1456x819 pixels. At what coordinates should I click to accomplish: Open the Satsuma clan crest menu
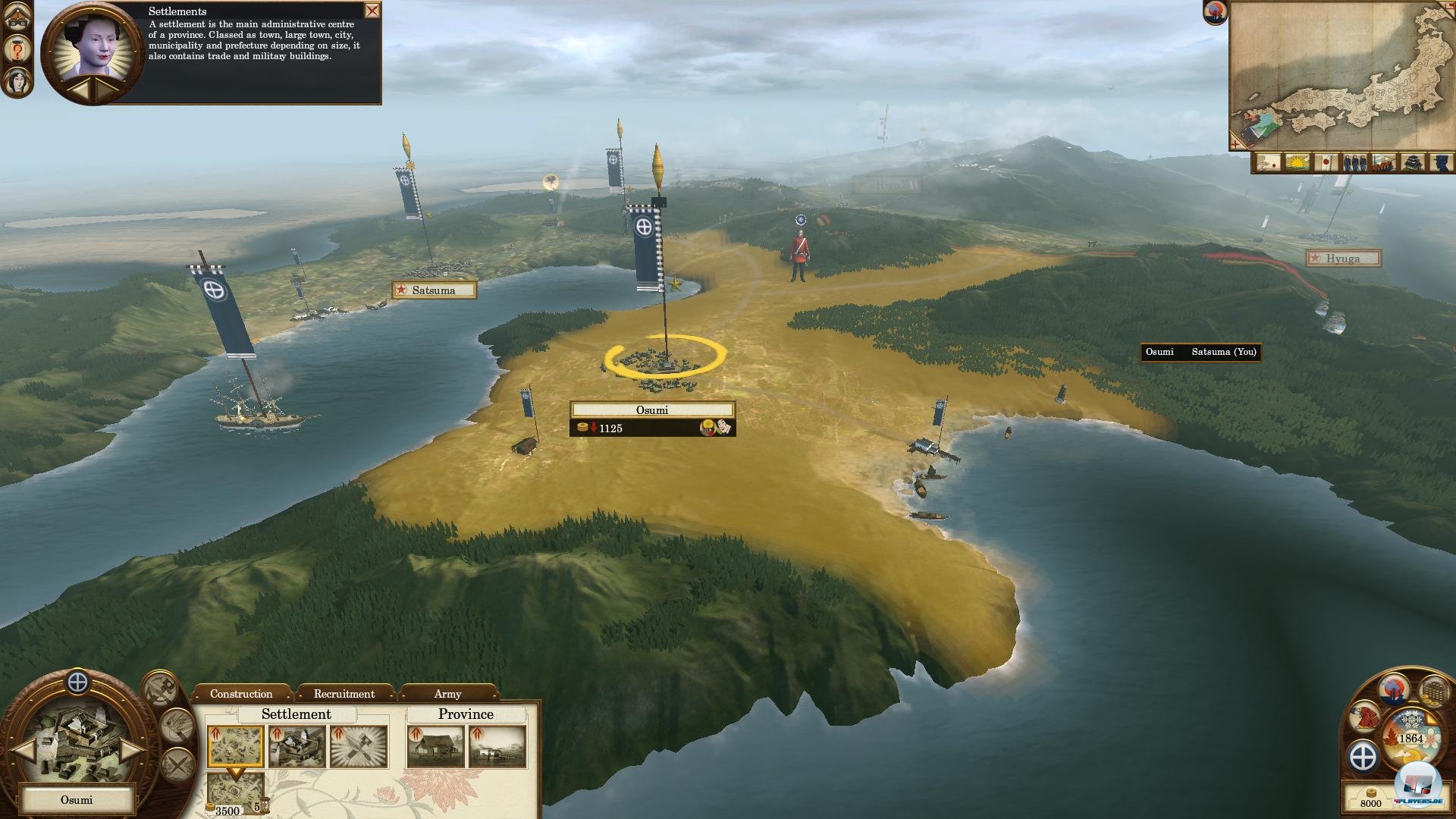tap(1363, 757)
